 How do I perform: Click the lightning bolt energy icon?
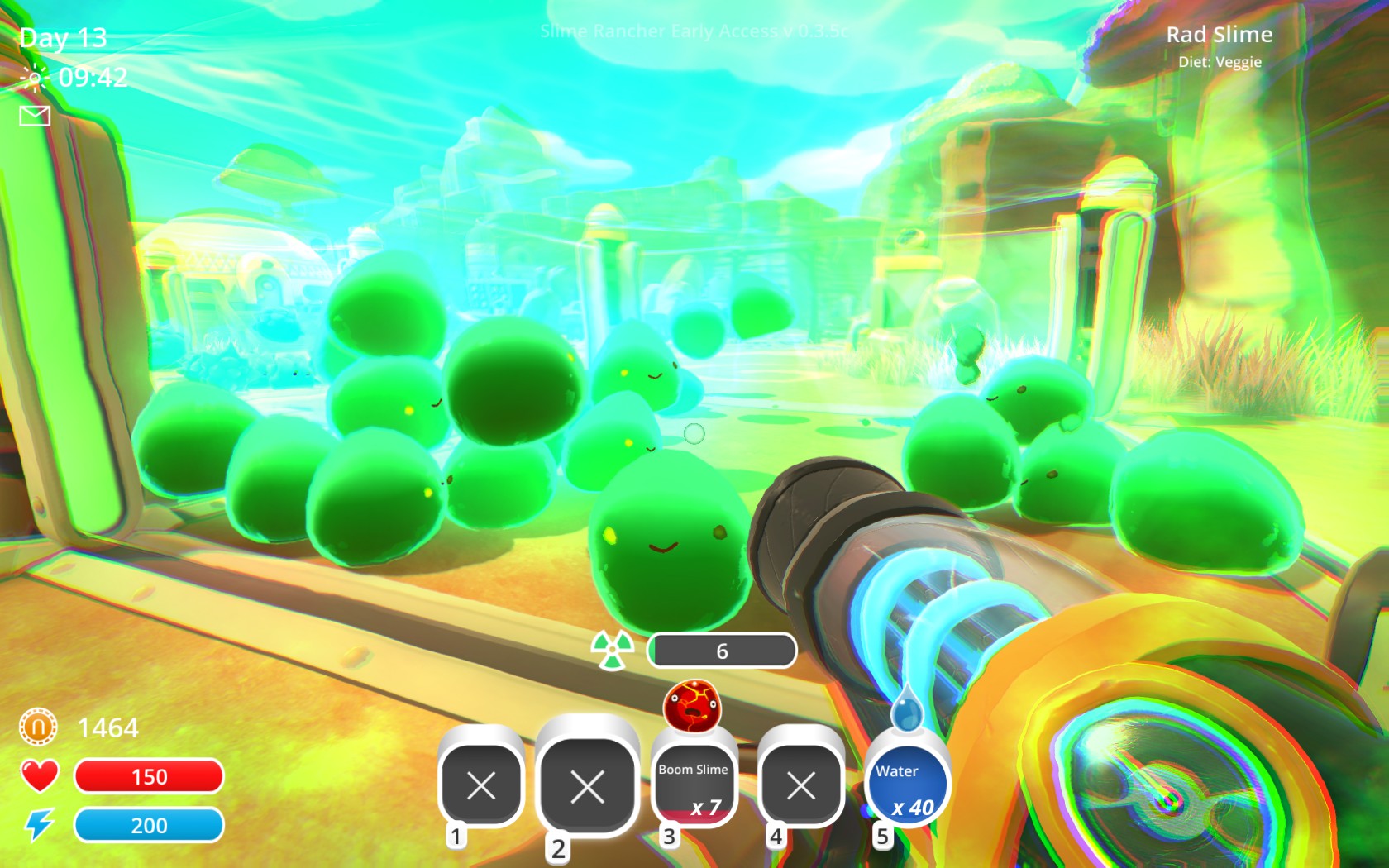[x=39, y=824]
